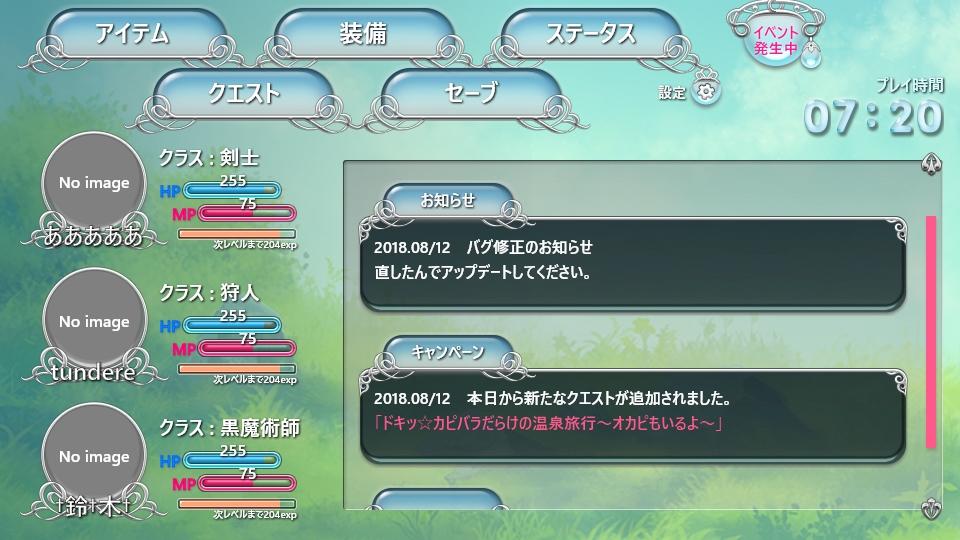Select the セーブ save button
Image resolution: width=960 pixels, height=540 pixels.
[470, 93]
